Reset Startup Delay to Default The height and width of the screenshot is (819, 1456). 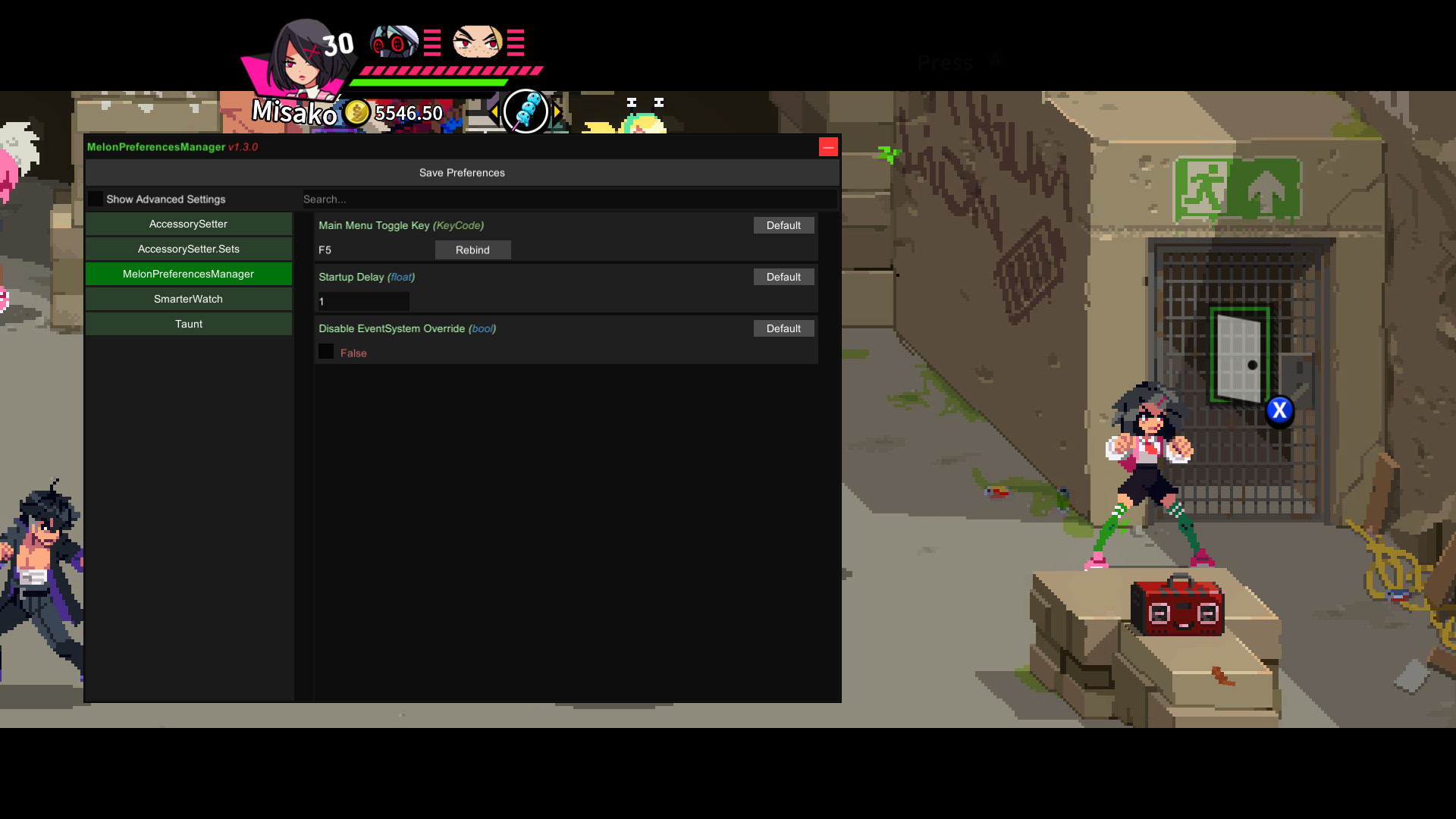(x=783, y=277)
